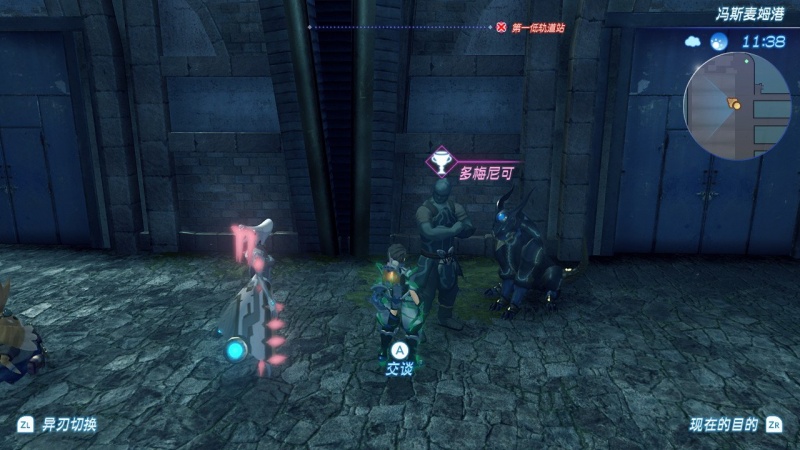The image size is (800, 450).
Task: Click the weather cloud icon
Action: click(693, 42)
